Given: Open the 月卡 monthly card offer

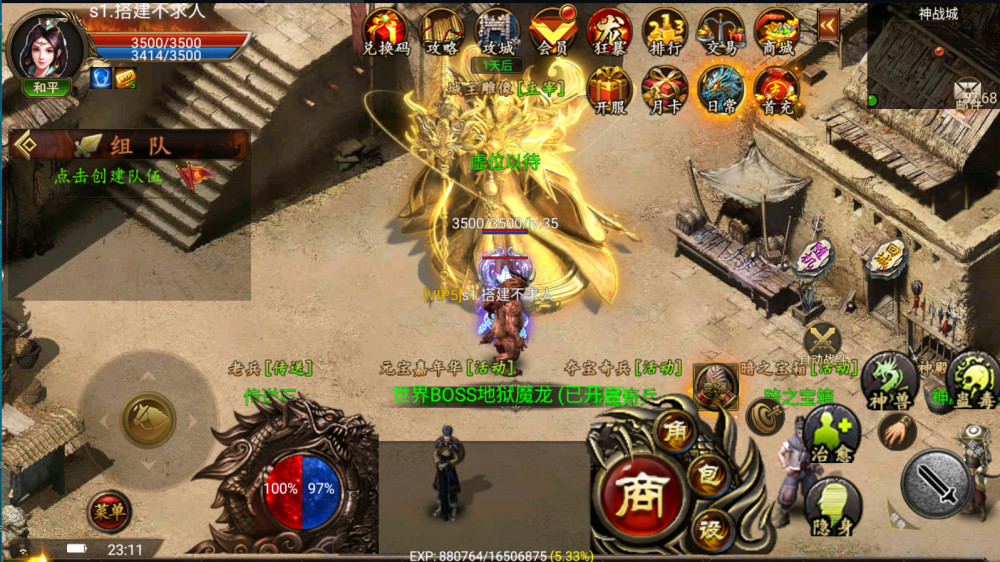Looking at the screenshot, I should coord(665,89).
